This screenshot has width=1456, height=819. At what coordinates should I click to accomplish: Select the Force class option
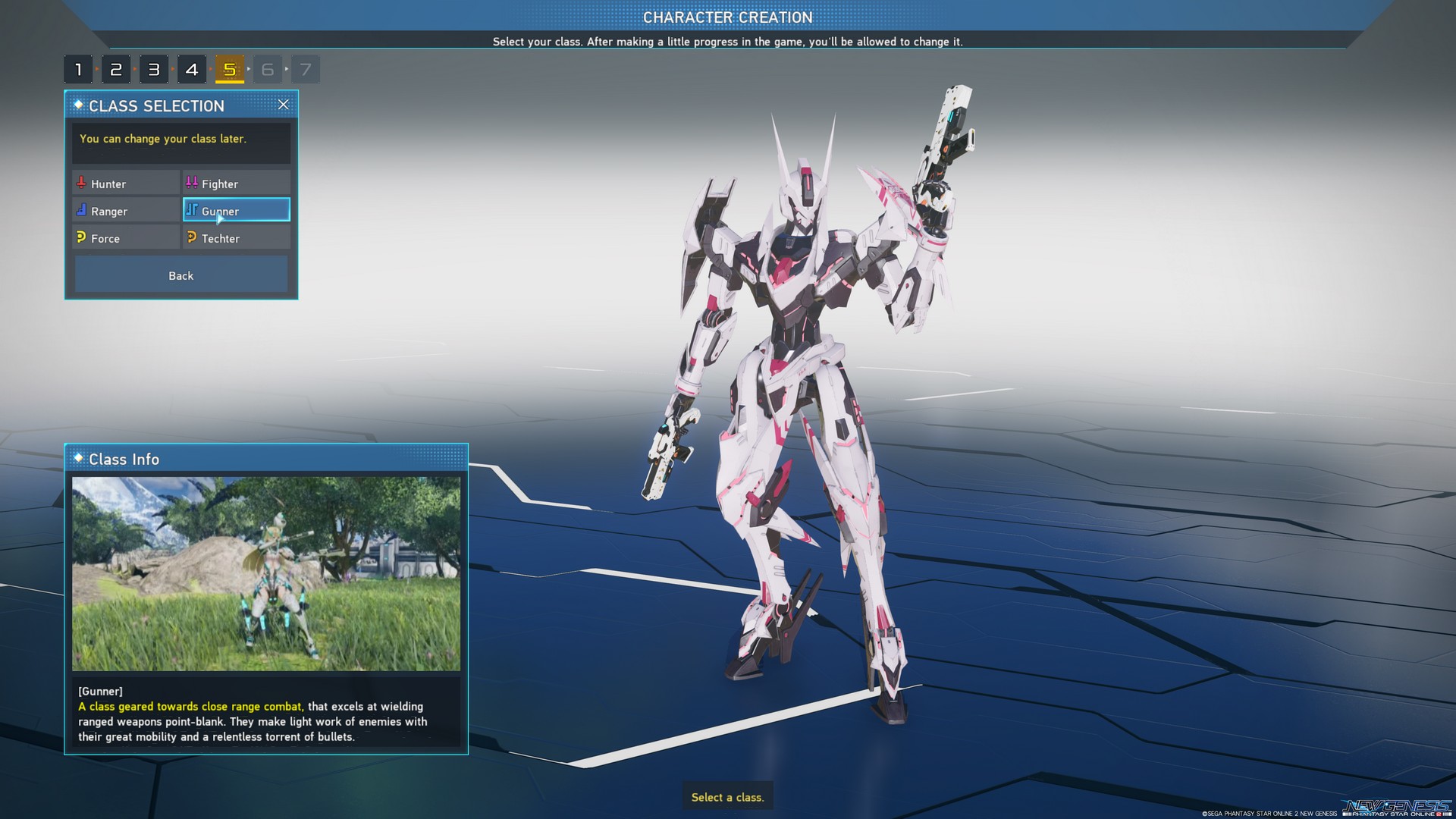pos(125,237)
